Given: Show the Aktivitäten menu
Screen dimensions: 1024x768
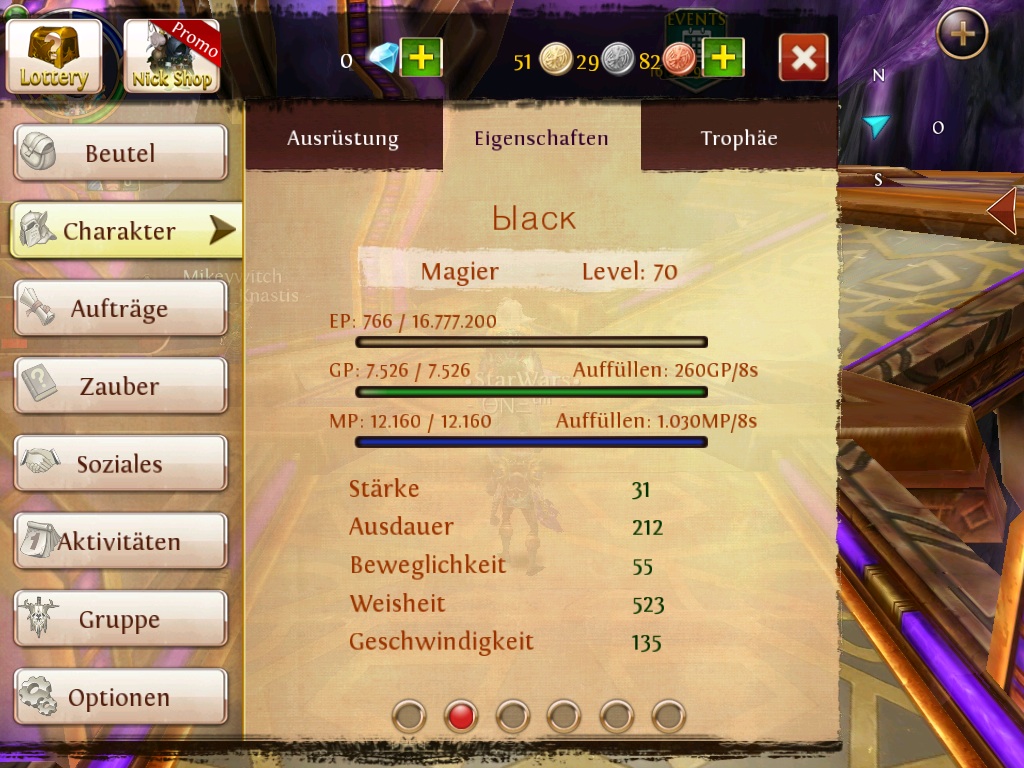Looking at the screenshot, I should tap(120, 542).
